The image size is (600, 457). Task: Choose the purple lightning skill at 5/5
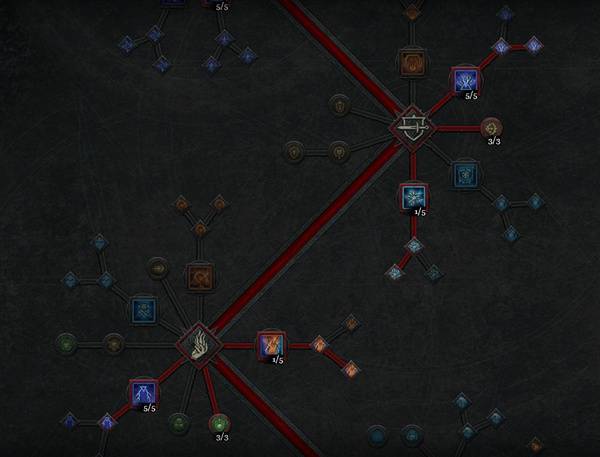pos(143,393)
